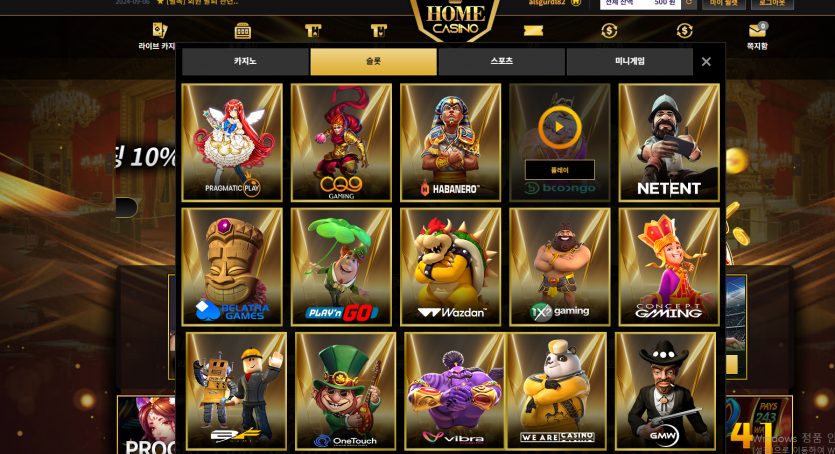Switch to the 미니게임 tab
Viewport: 835px width, 454px height.
629,62
